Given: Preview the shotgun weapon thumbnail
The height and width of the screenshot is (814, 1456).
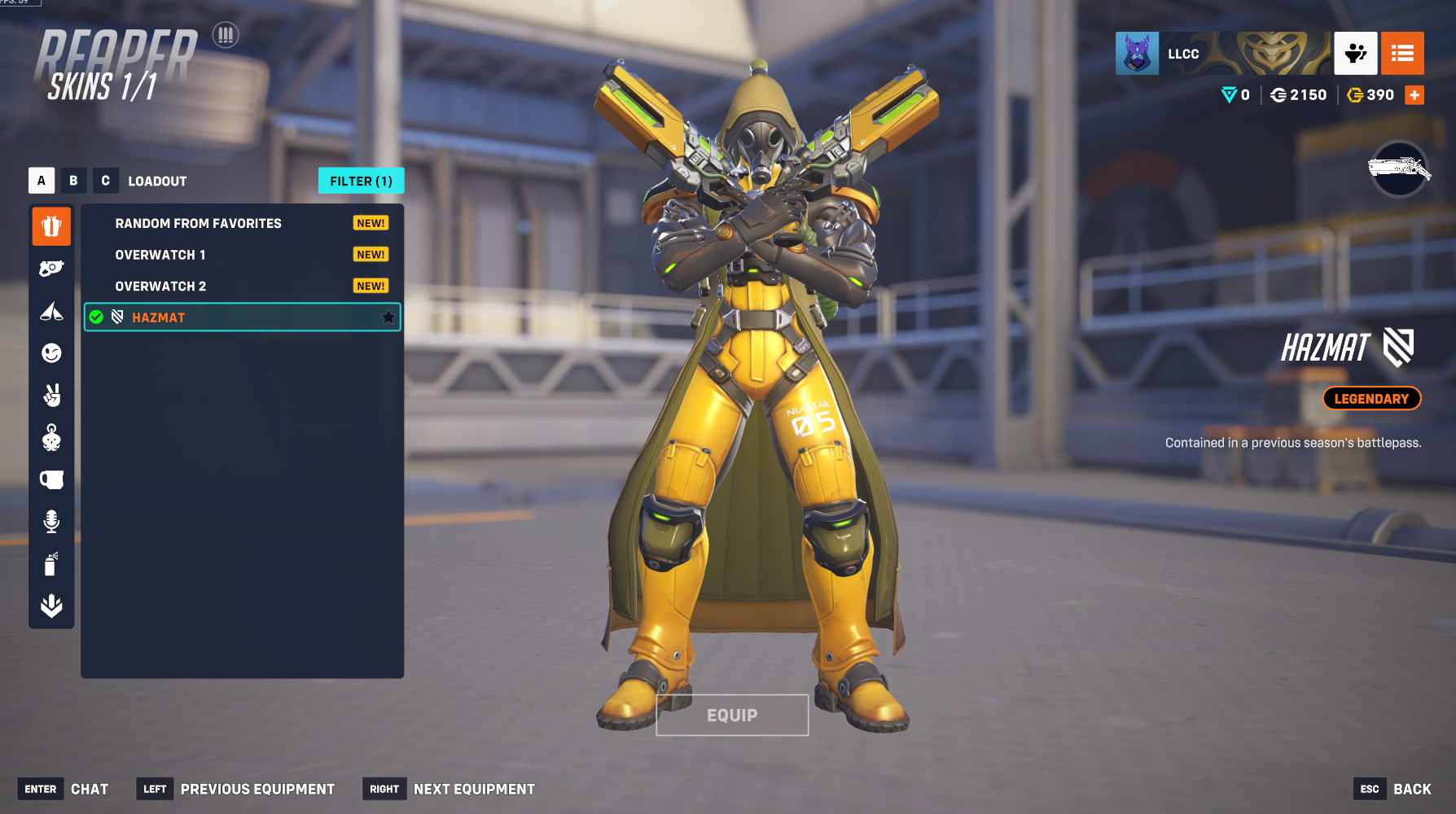Looking at the screenshot, I should pos(1399,169).
